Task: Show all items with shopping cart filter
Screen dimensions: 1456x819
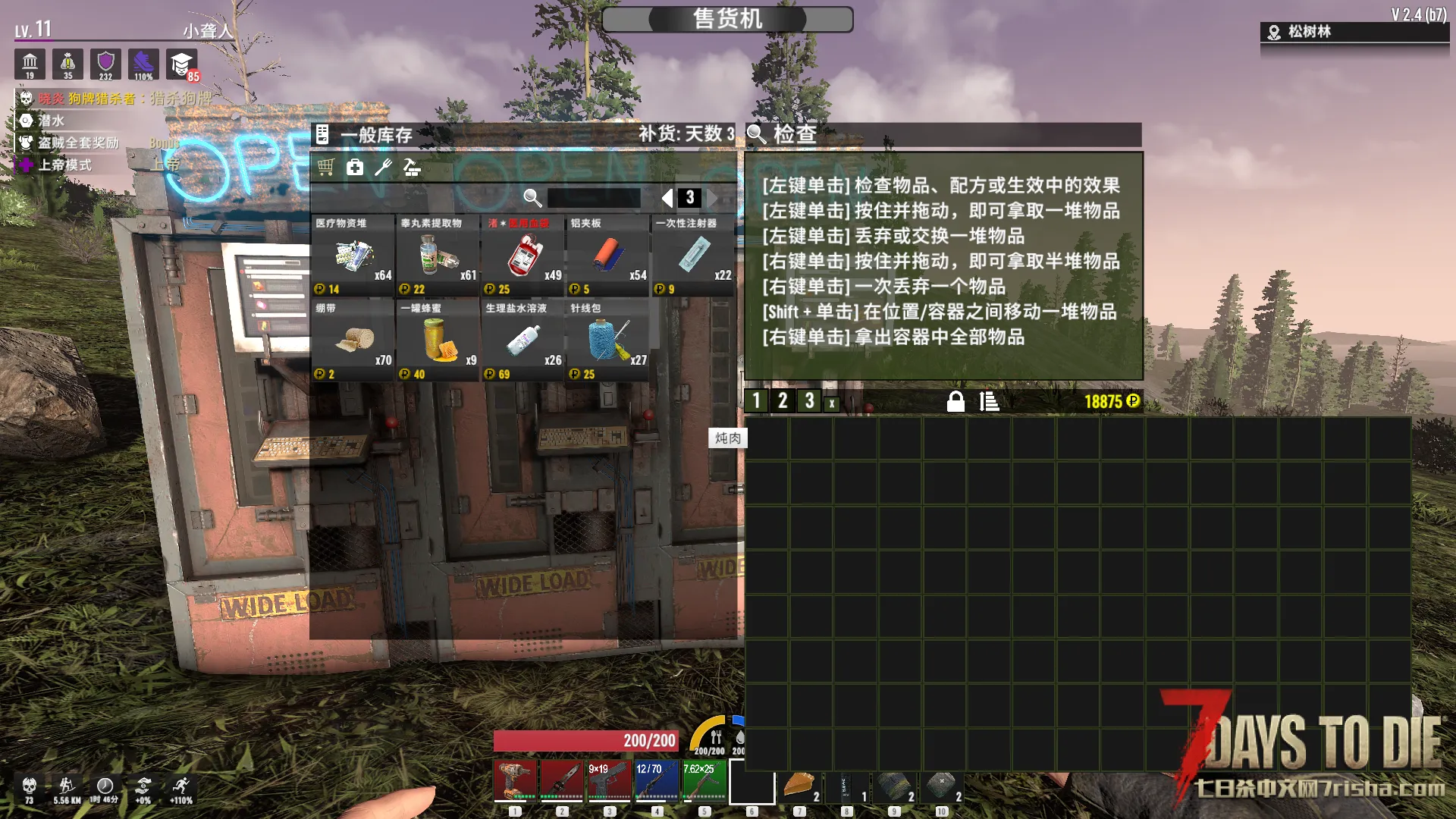Action: [x=326, y=168]
